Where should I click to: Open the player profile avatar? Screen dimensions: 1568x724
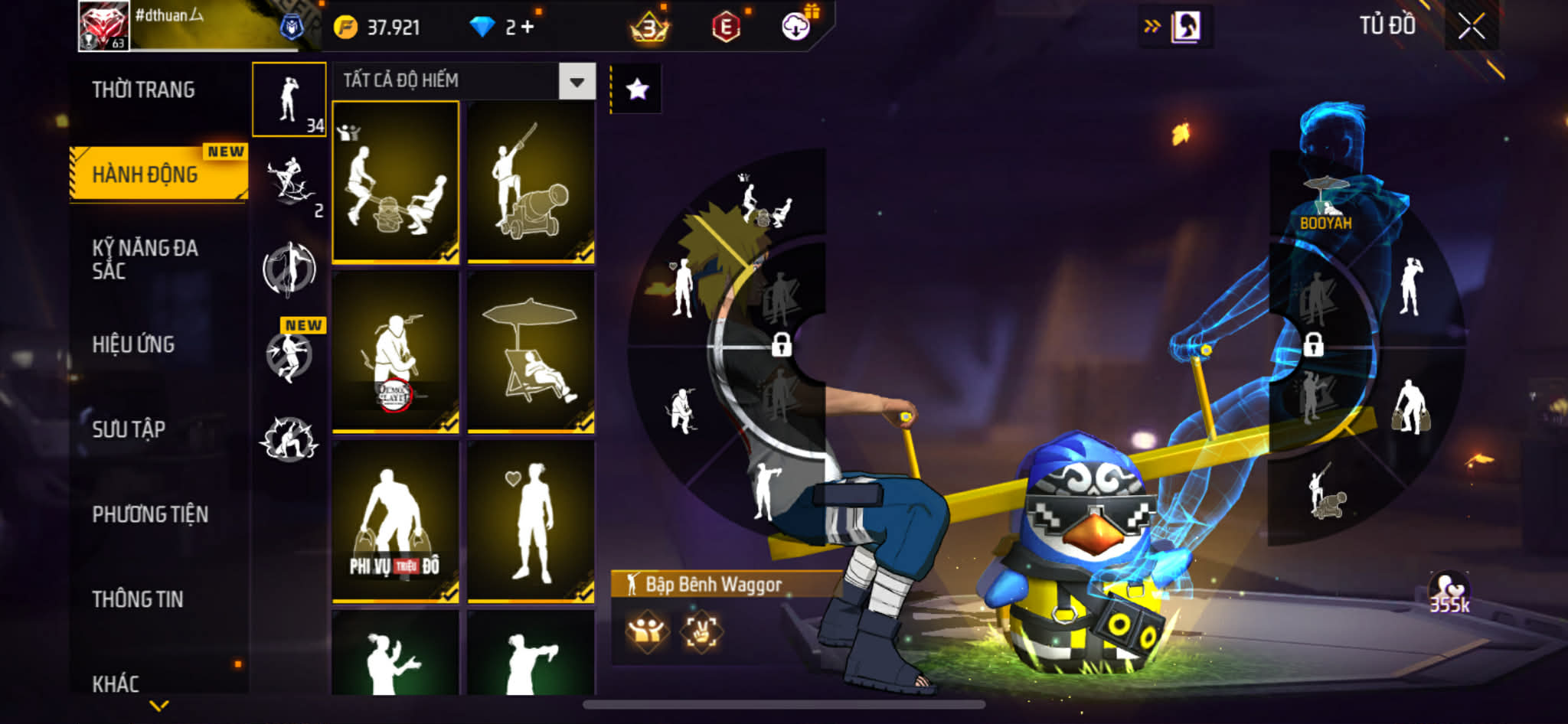pos(103,25)
